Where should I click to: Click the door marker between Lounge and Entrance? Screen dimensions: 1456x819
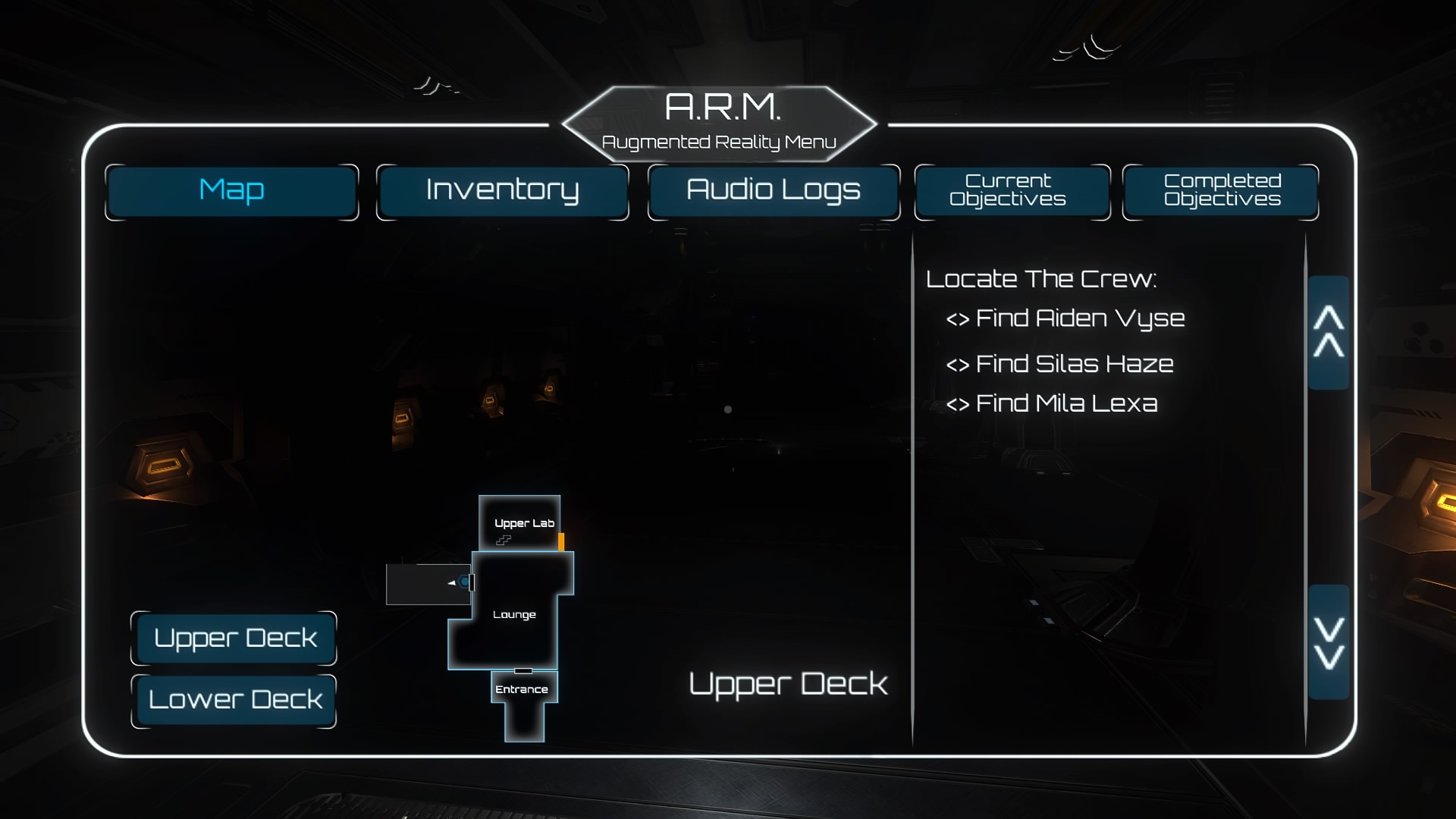[x=522, y=670]
